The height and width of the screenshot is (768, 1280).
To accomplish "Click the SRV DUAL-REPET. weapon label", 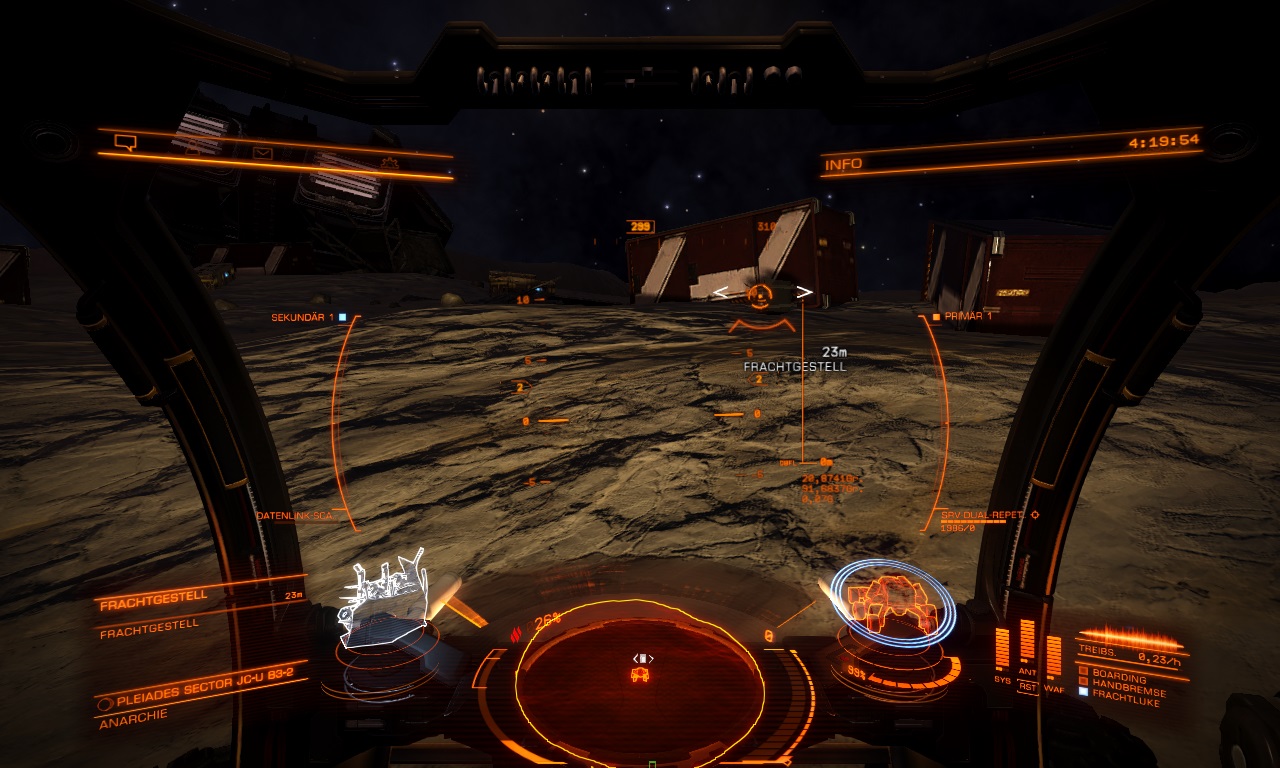I will tap(983, 514).
